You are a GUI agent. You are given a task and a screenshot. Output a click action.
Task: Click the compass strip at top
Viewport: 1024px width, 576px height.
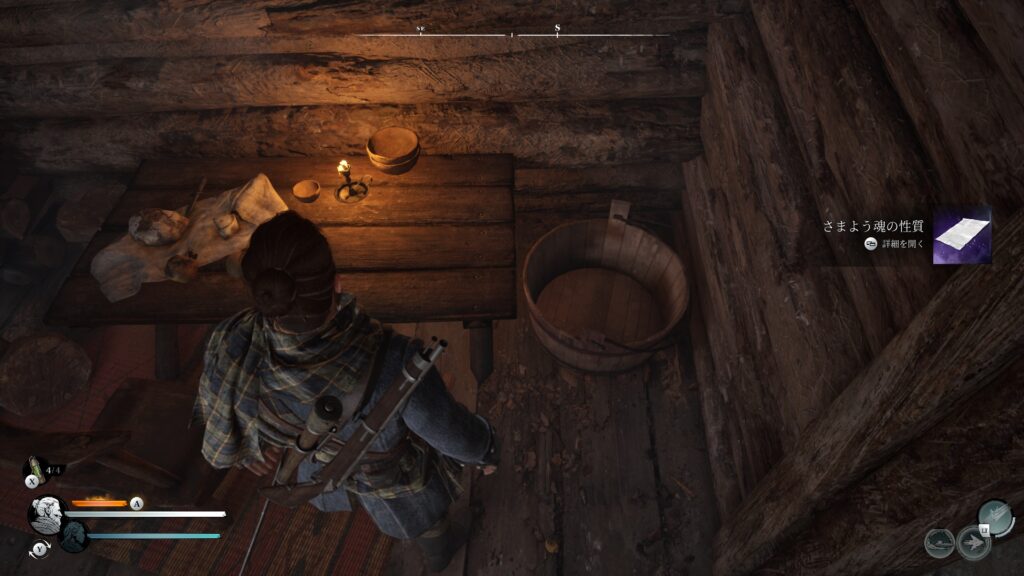(x=514, y=35)
